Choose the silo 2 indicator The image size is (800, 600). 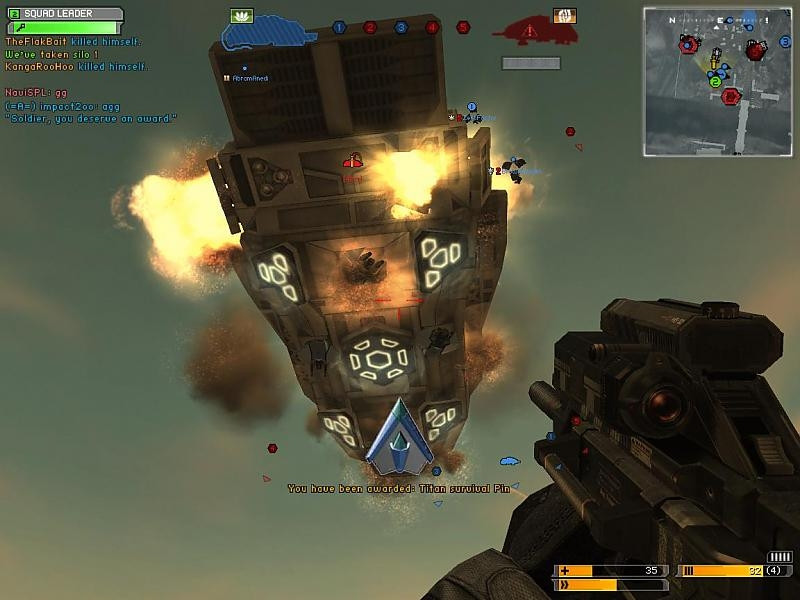(370, 27)
